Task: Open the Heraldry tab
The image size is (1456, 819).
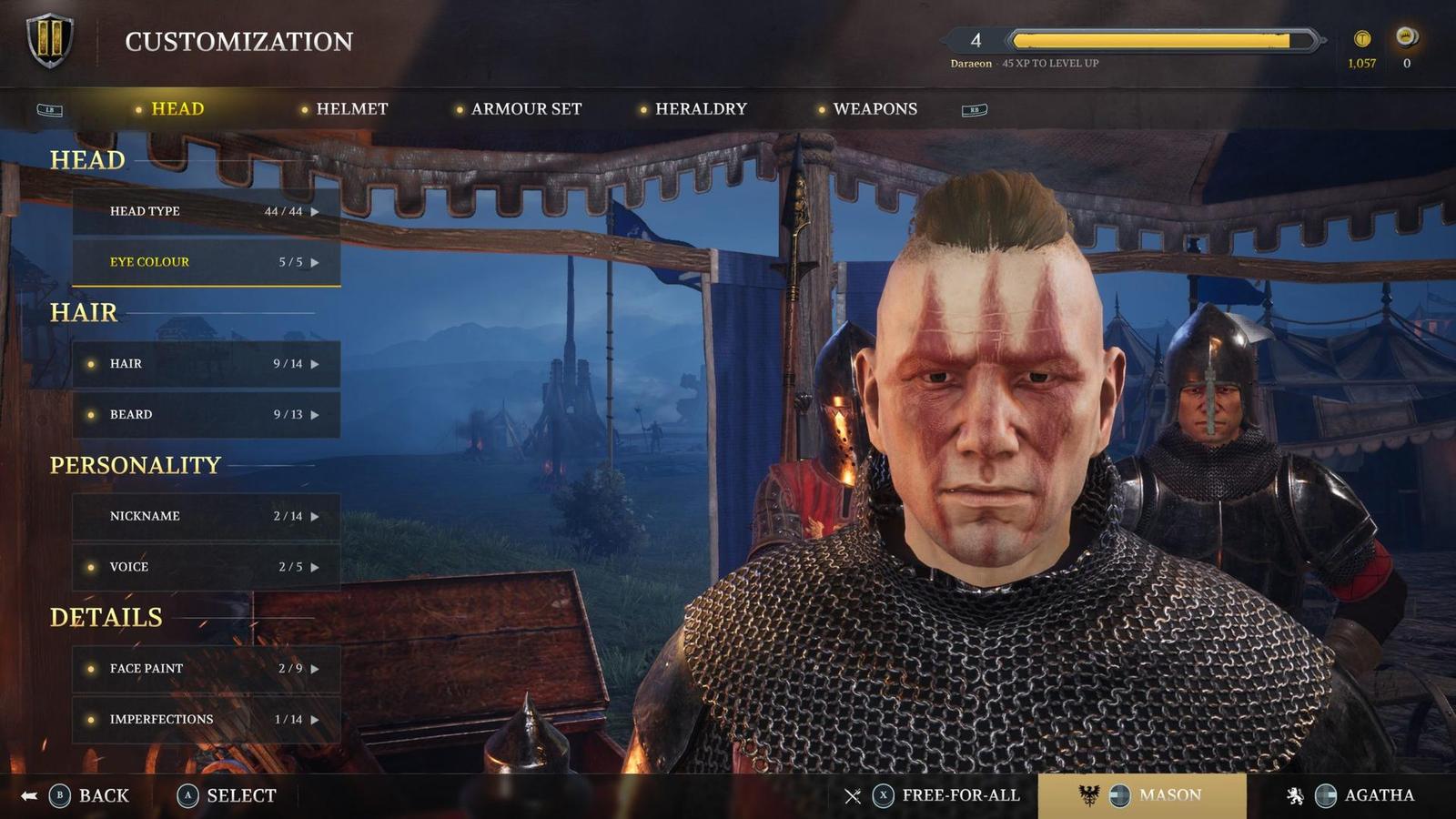Action: tap(701, 108)
